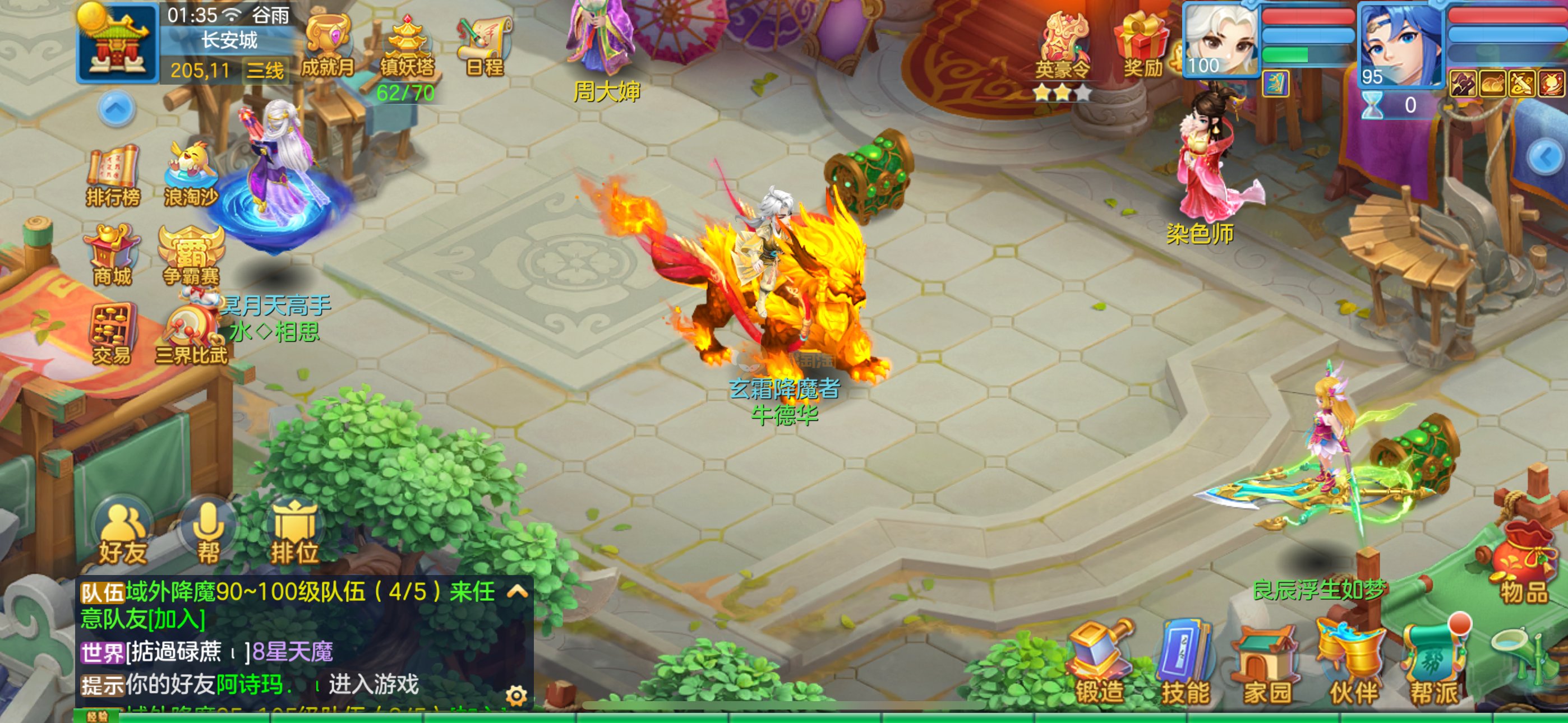Open chat settings gear icon
Screen dimensions: 1568x723
pos(516,695)
